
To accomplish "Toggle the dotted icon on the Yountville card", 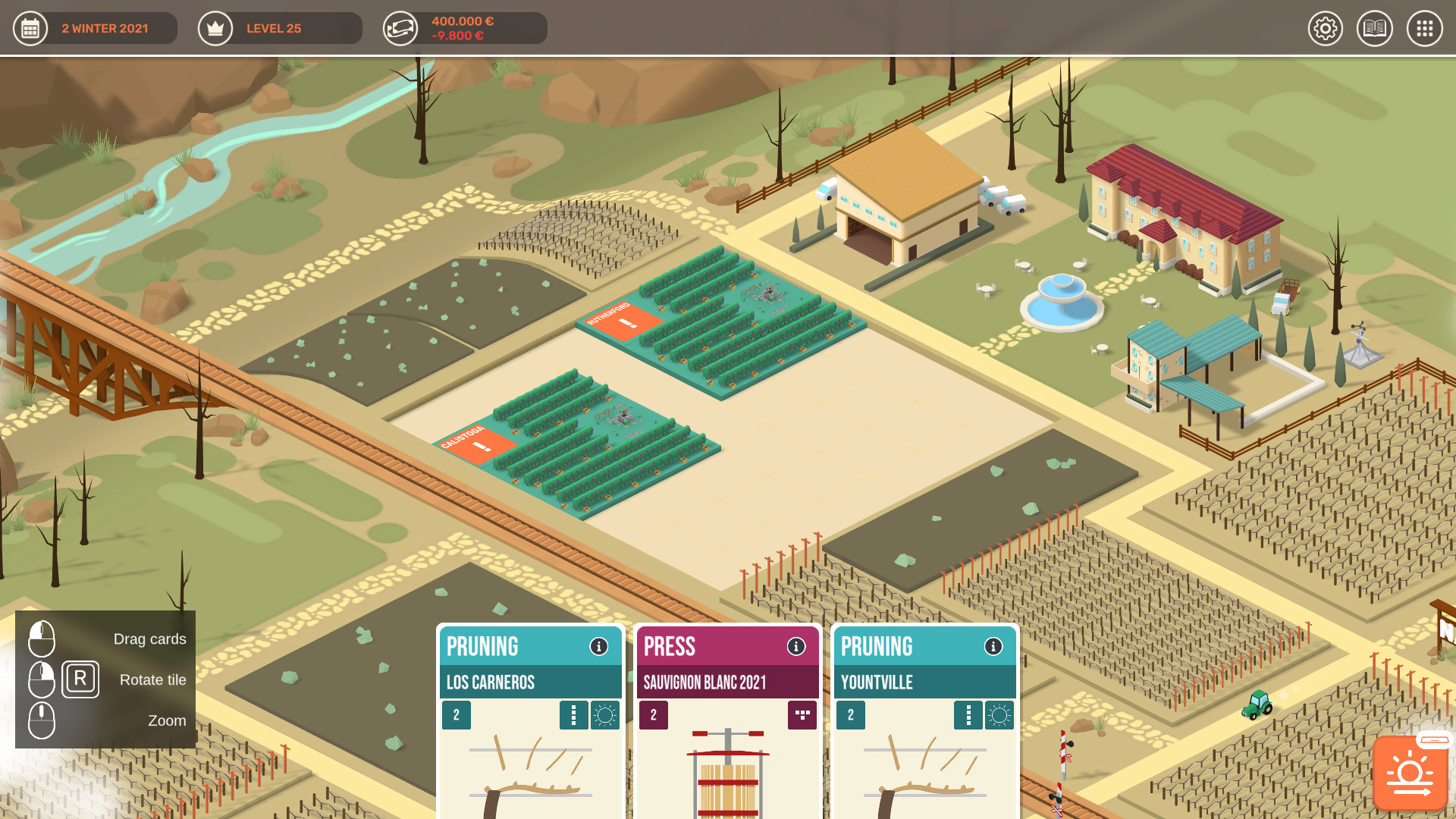I will coord(968,715).
